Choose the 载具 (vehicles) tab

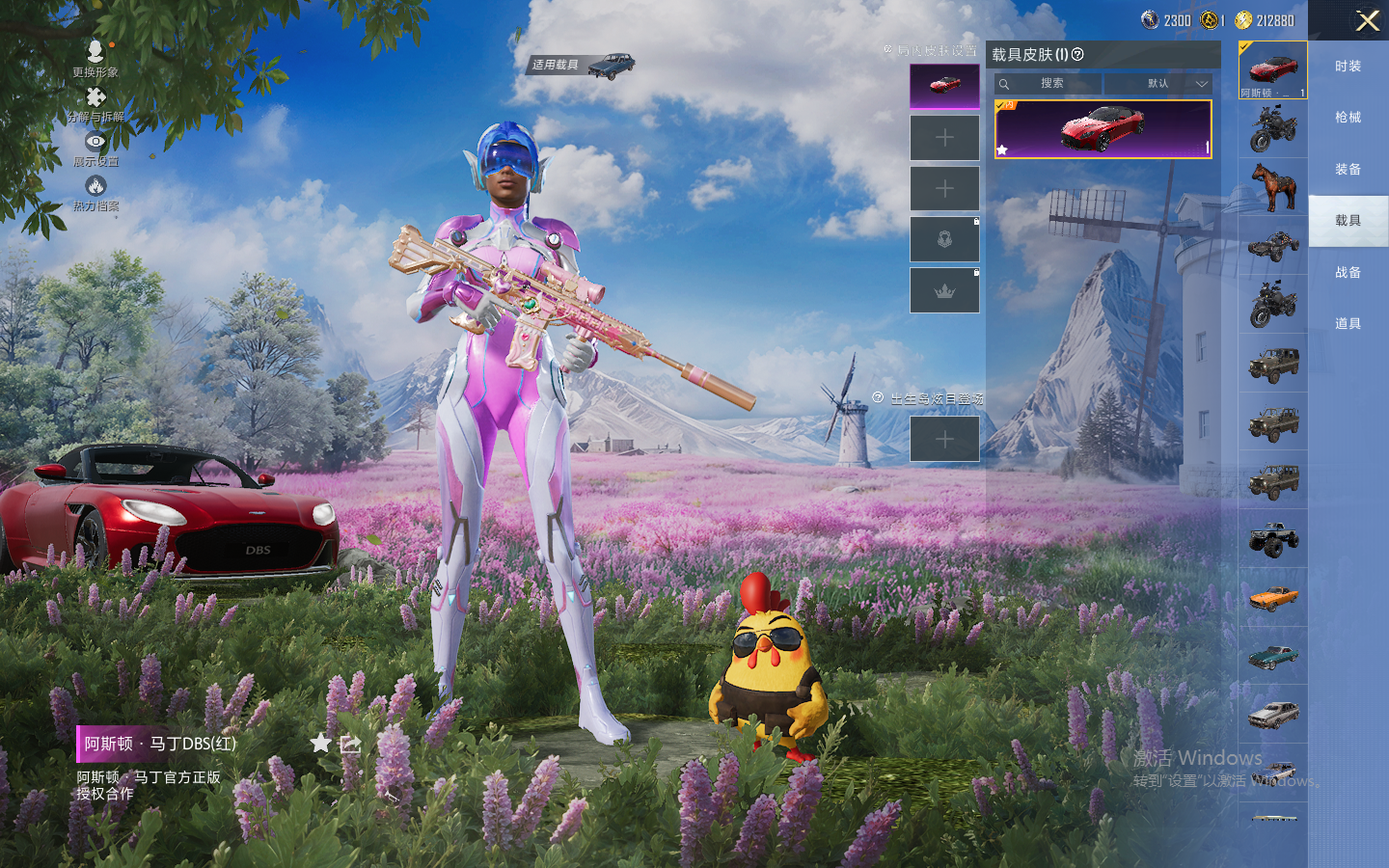click(1348, 221)
